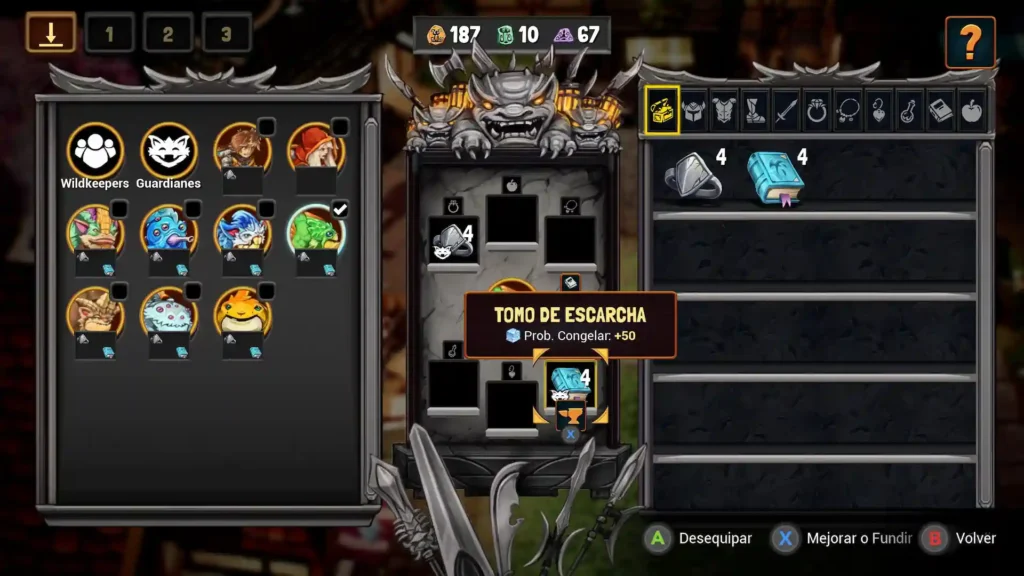Open the boots category tab
The image size is (1024, 576).
click(755, 109)
